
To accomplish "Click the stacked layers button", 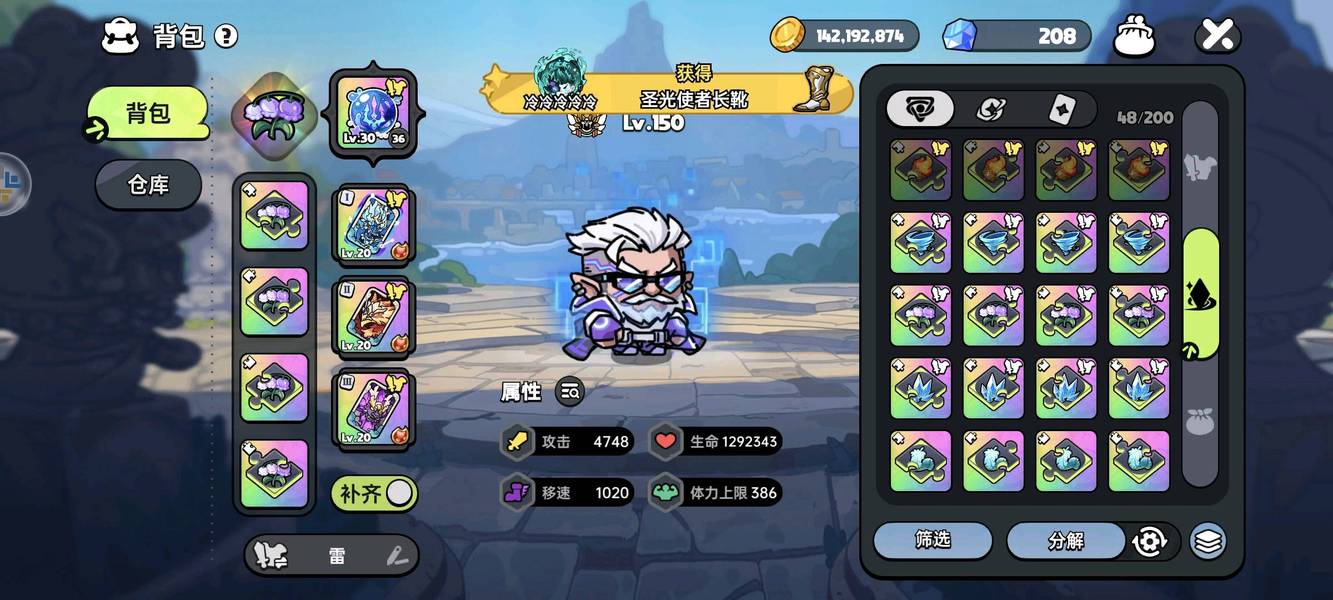I will [x=1208, y=541].
